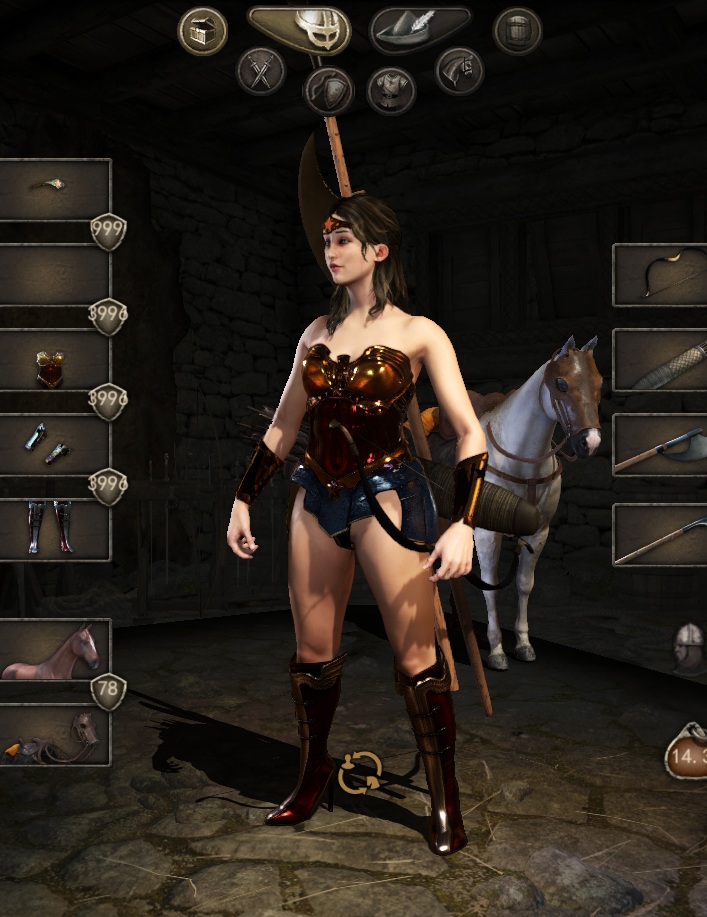Image resolution: width=707 pixels, height=917 pixels.
Task: Select the wooden barrel filter icon
Action: (x=517, y=31)
